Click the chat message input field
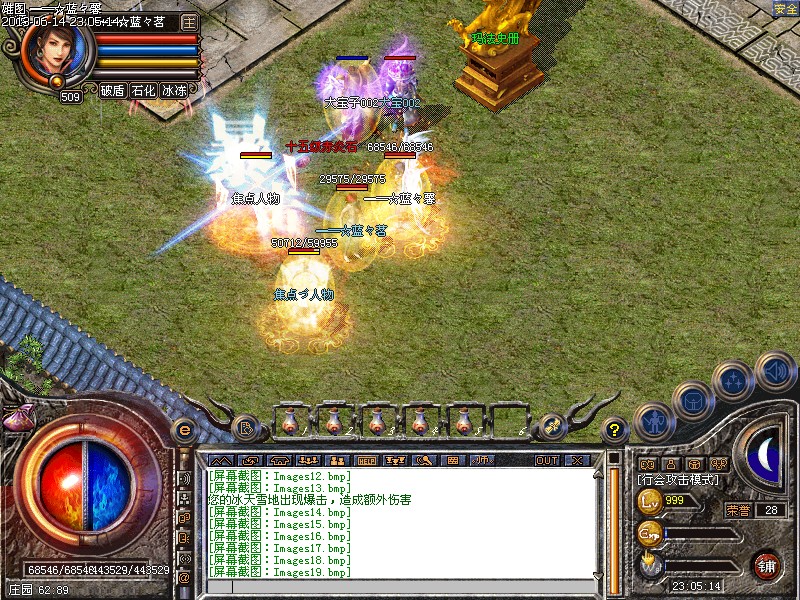Image resolution: width=800 pixels, height=600 pixels. [x=400, y=585]
